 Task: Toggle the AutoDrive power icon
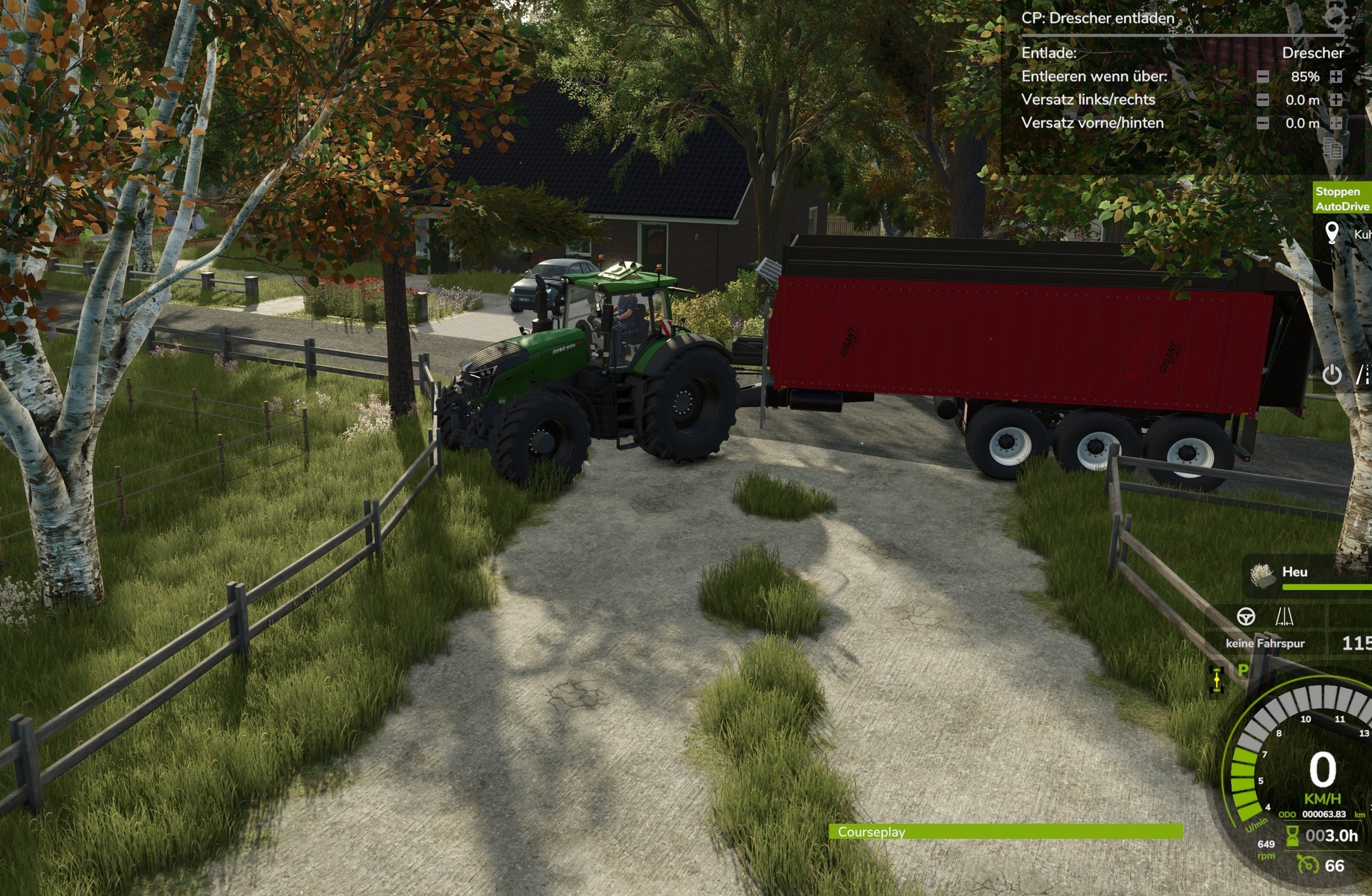pyautogui.click(x=1332, y=375)
